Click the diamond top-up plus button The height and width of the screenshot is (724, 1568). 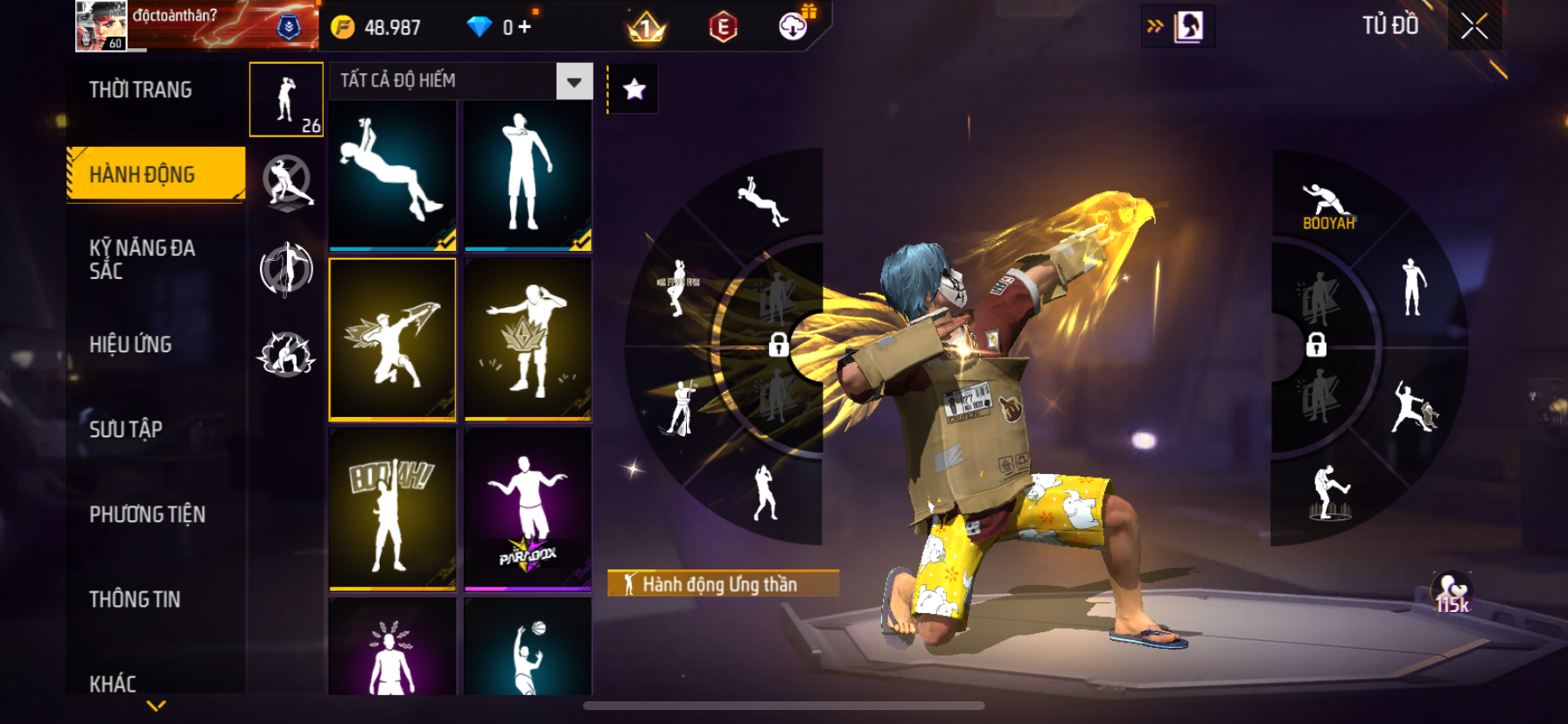tap(524, 27)
